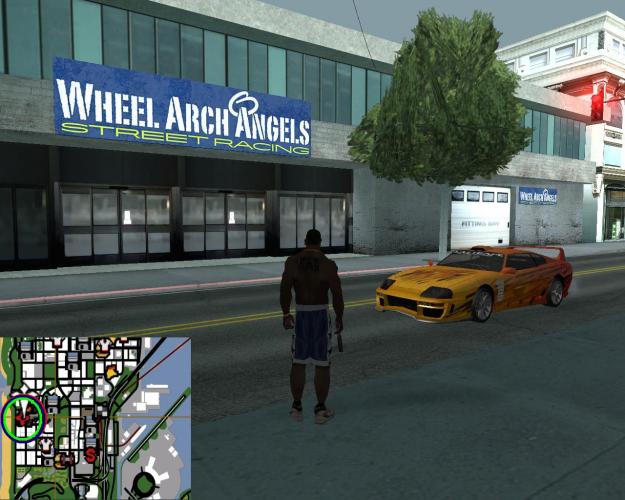The height and width of the screenshot is (500, 625).
Task: Click the red S marker on the map
Action: coord(90,455)
